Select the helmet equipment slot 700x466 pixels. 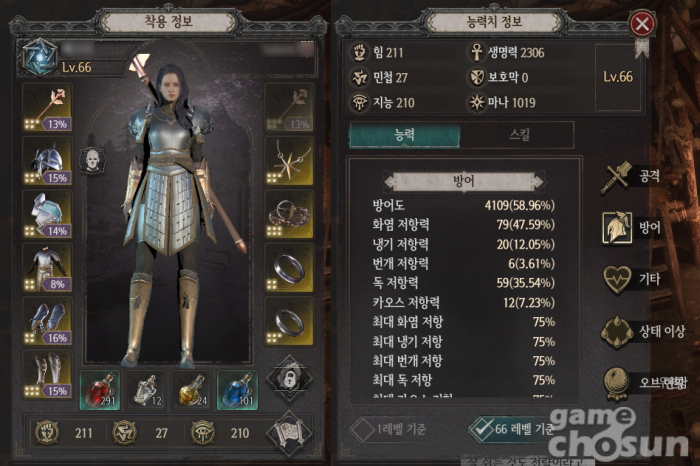[47, 160]
